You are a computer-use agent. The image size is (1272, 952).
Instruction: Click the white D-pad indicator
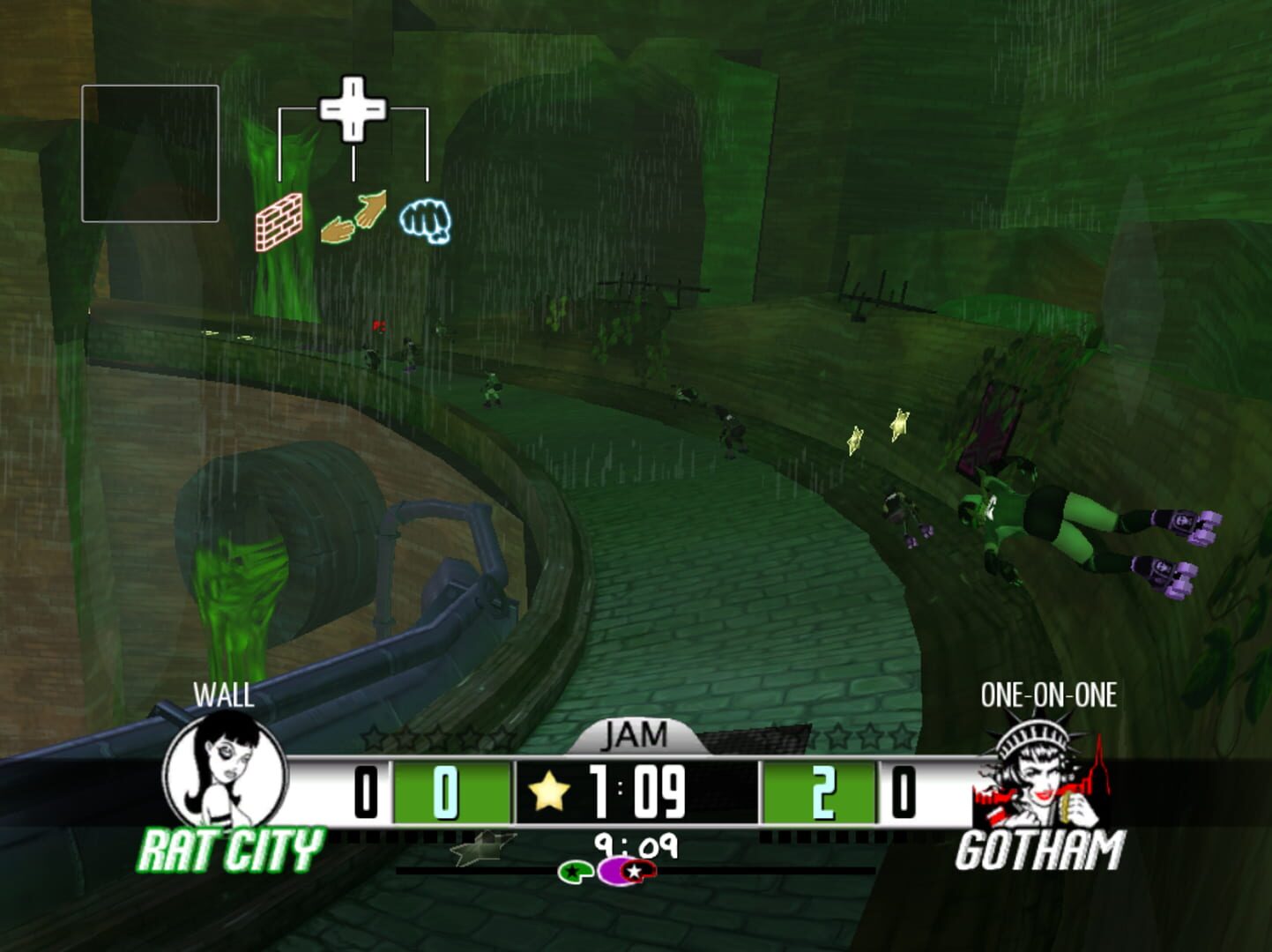[353, 109]
